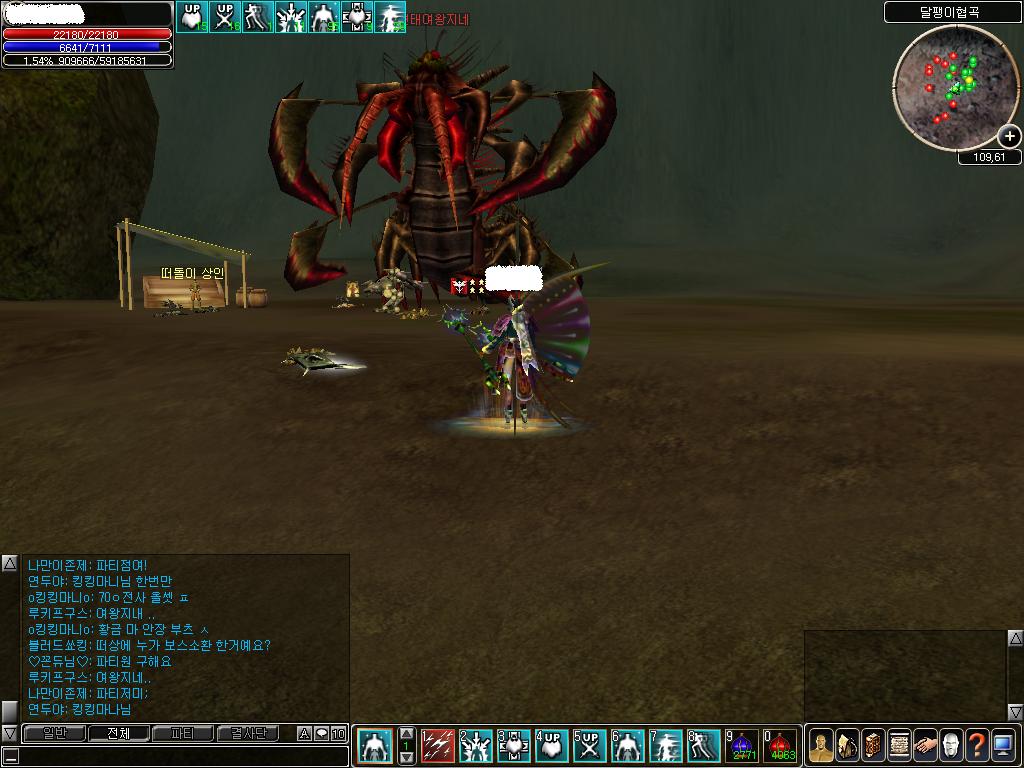Show the 결사단 chat tab
The height and width of the screenshot is (768, 1024).
point(248,733)
